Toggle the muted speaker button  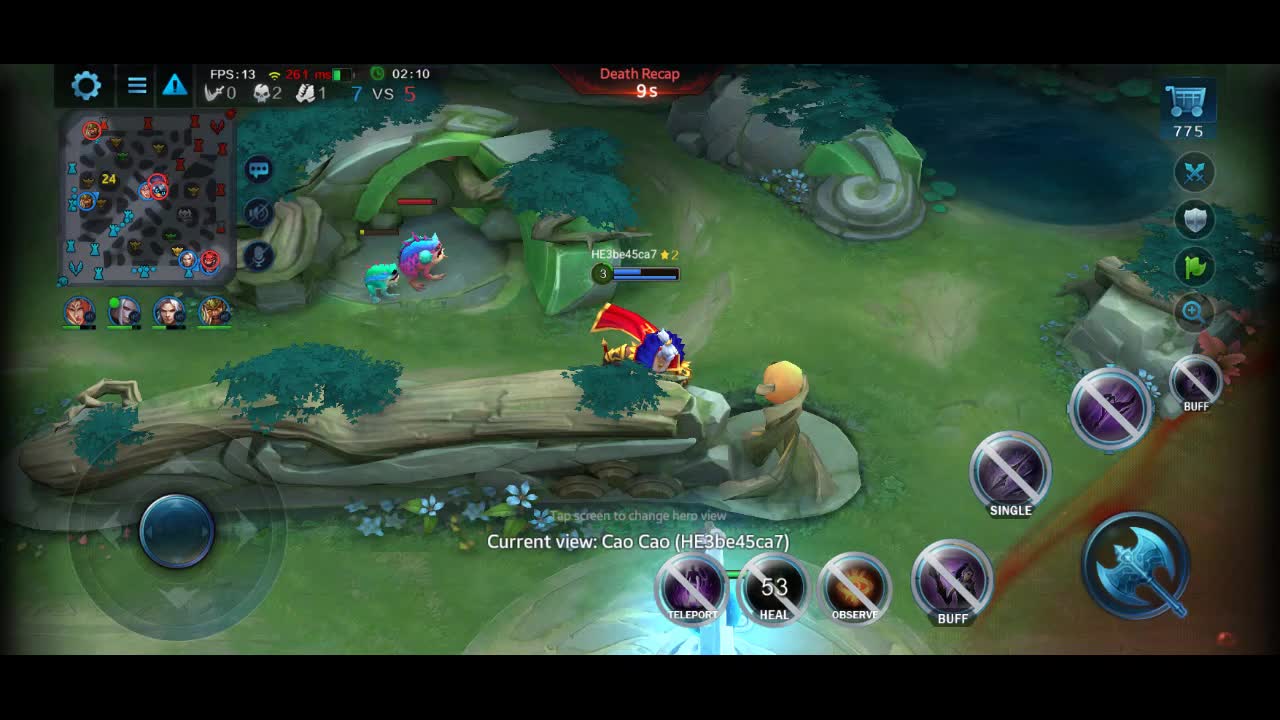pyautogui.click(x=259, y=212)
